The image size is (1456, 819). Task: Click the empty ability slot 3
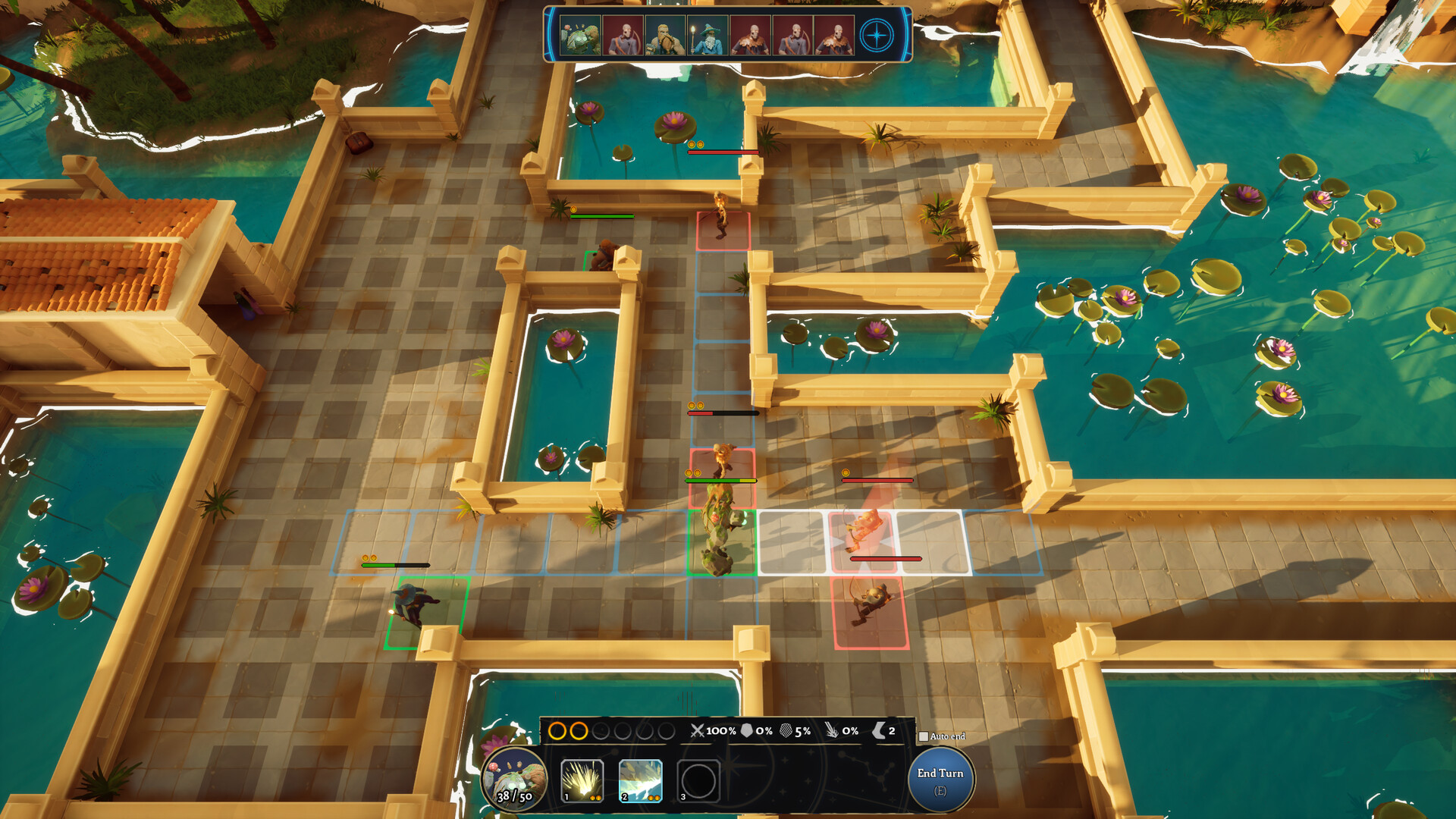tap(698, 780)
